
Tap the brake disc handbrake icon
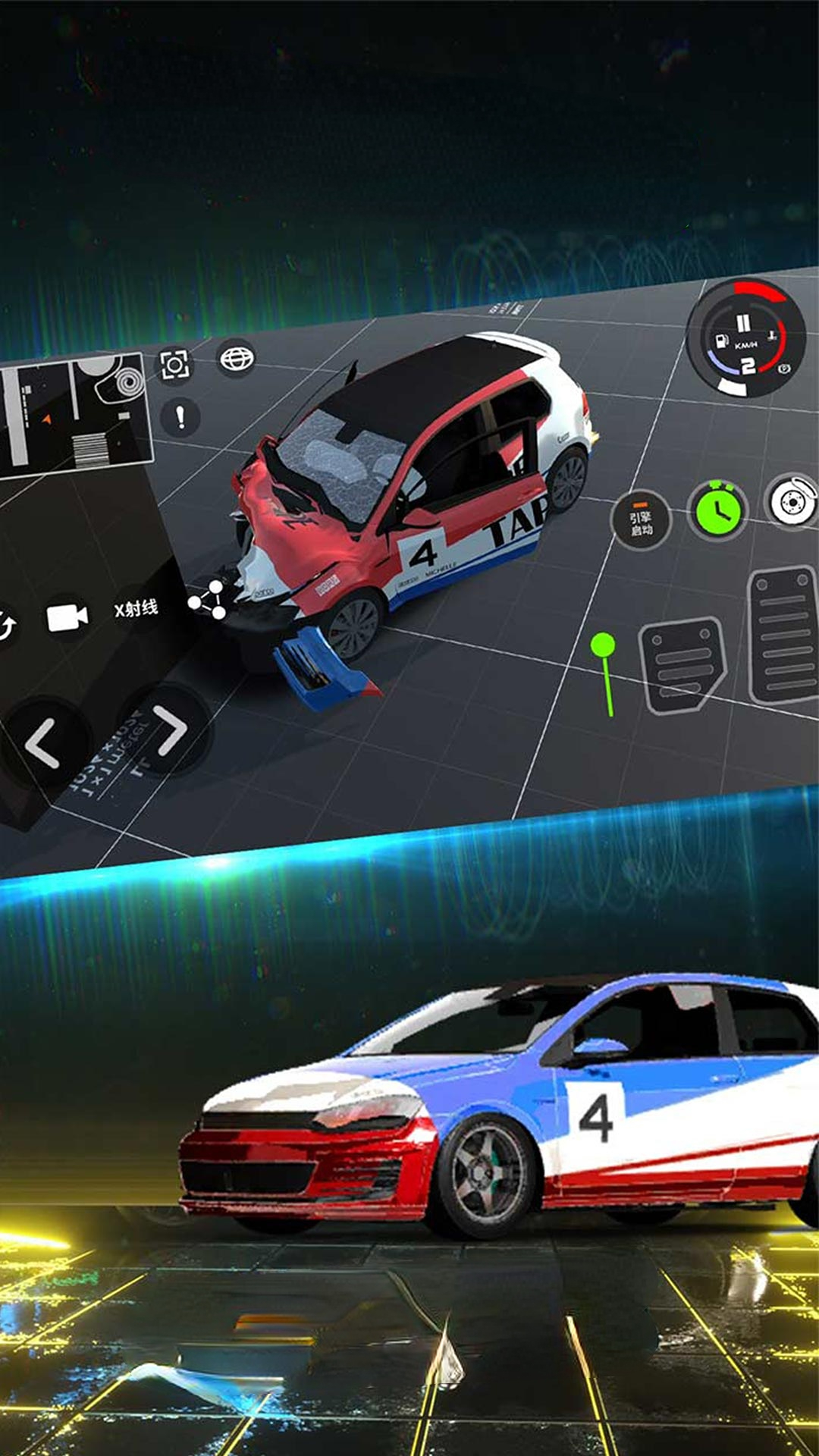(792, 501)
